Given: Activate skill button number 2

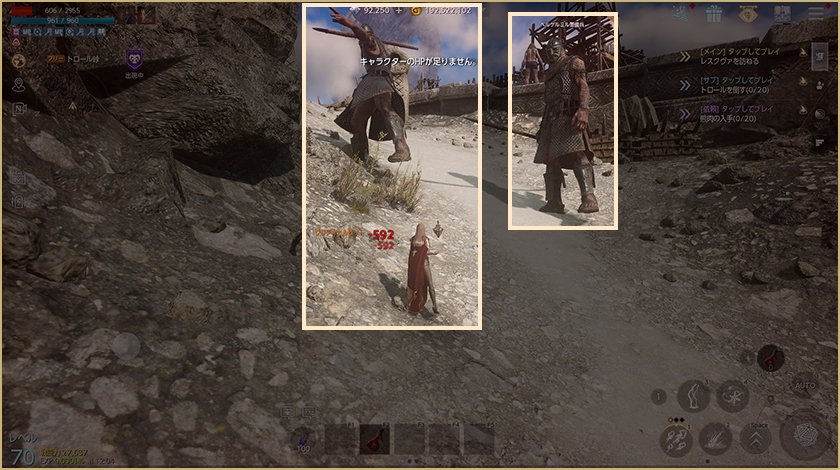Looking at the screenshot, I should 715,436.
